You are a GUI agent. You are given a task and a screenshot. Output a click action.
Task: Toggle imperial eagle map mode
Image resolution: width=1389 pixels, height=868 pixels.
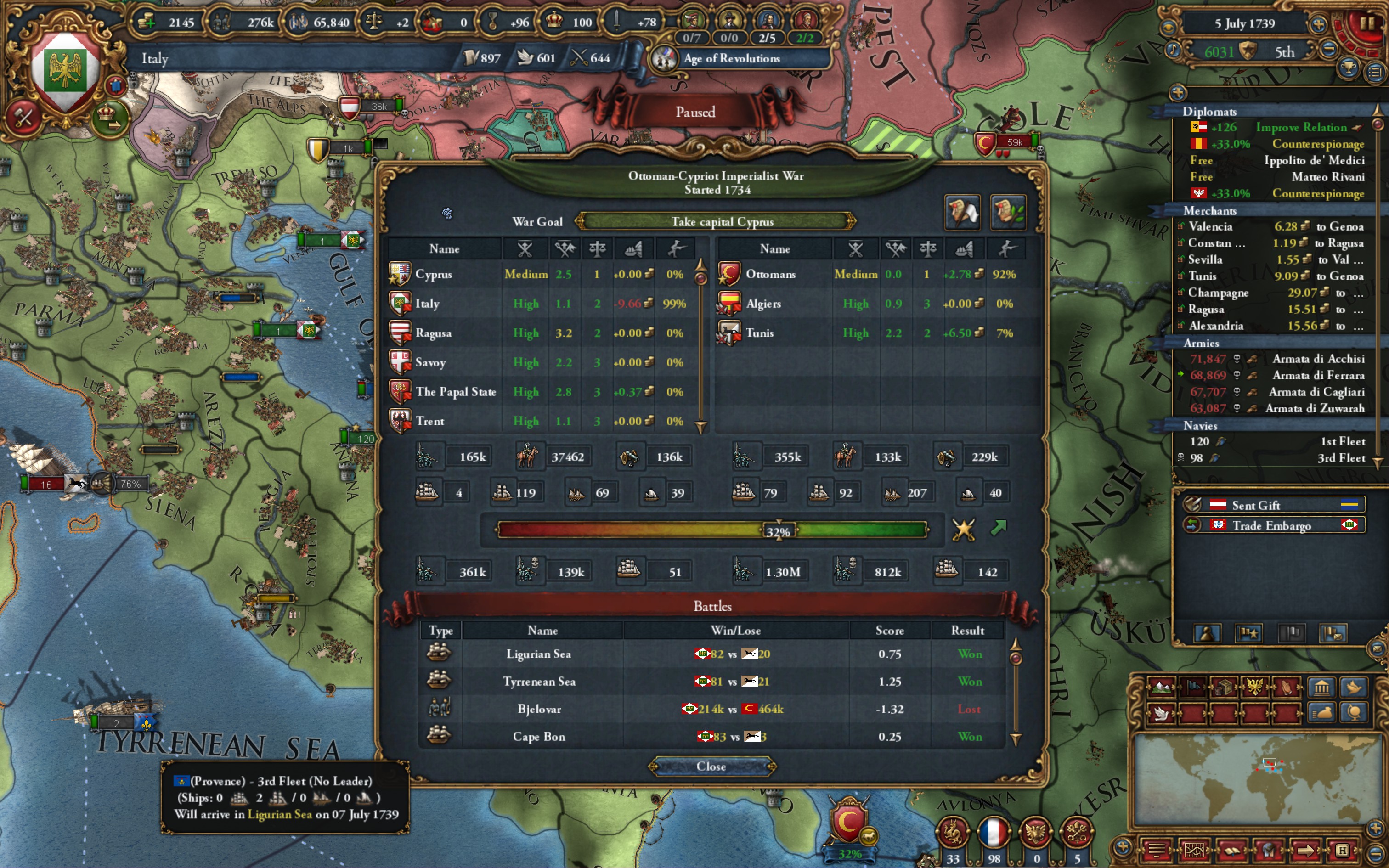(x=1255, y=687)
